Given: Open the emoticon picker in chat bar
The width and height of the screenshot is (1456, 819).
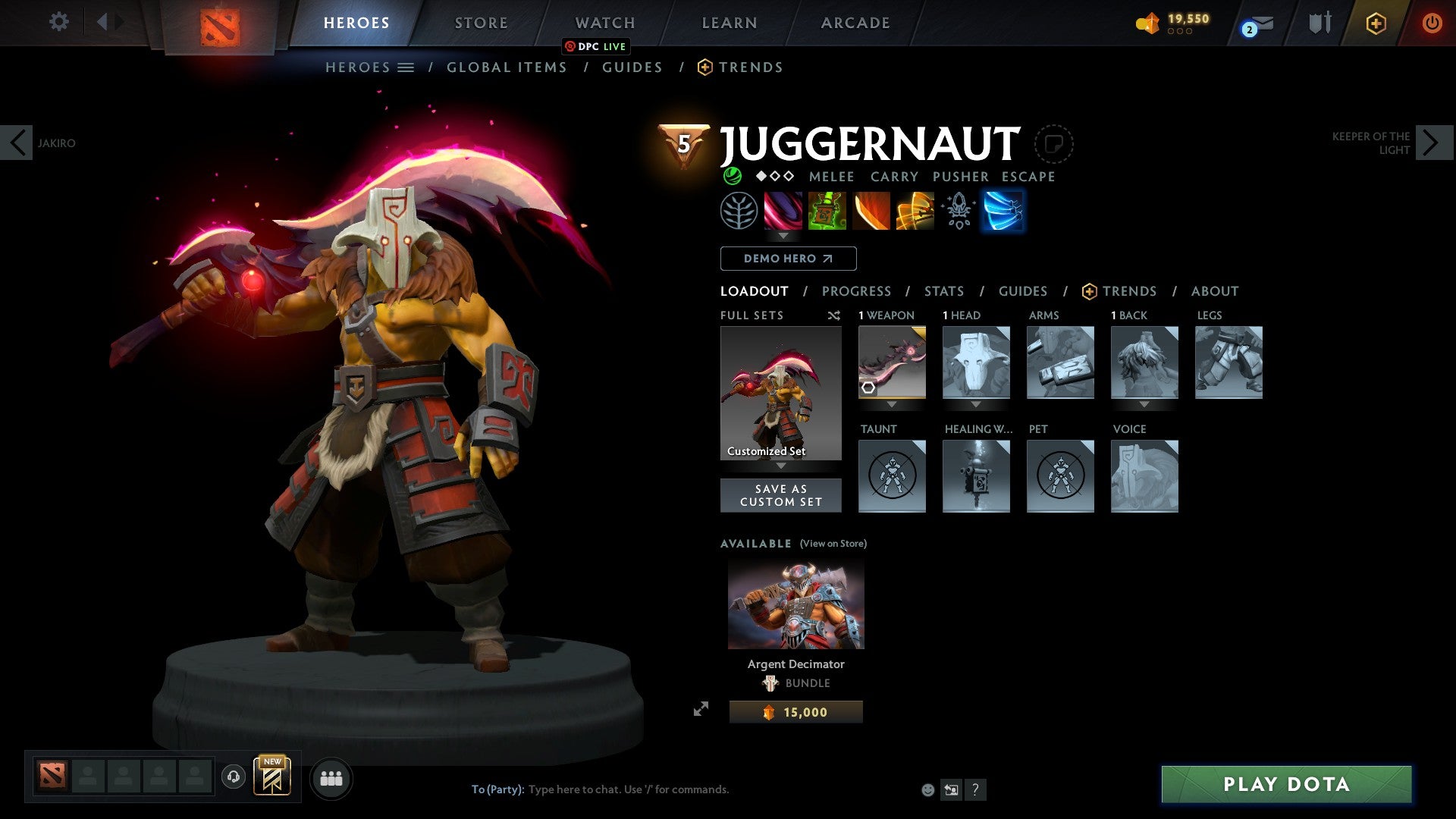Looking at the screenshot, I should pos(928,789).
